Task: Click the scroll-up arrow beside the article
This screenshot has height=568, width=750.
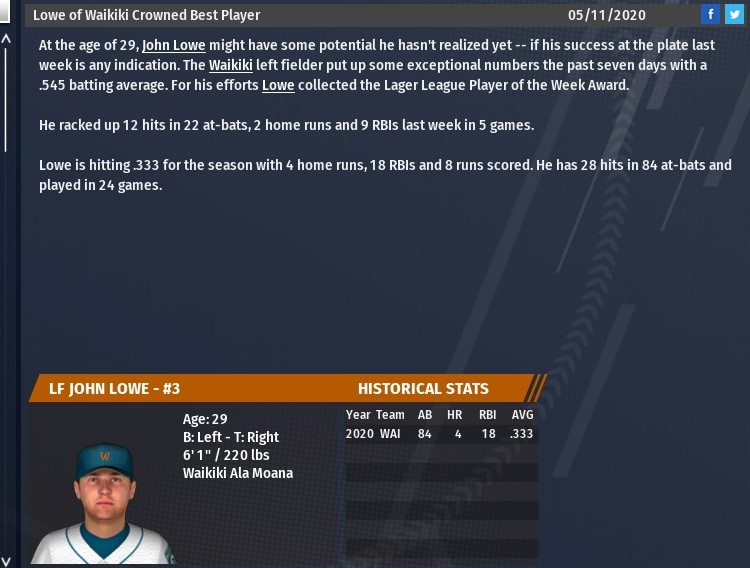Action: coord(7,38)
